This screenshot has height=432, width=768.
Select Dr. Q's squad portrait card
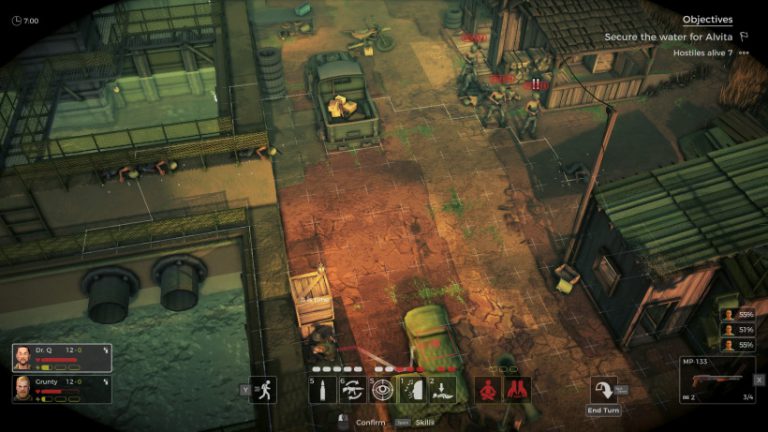[61, 357]
